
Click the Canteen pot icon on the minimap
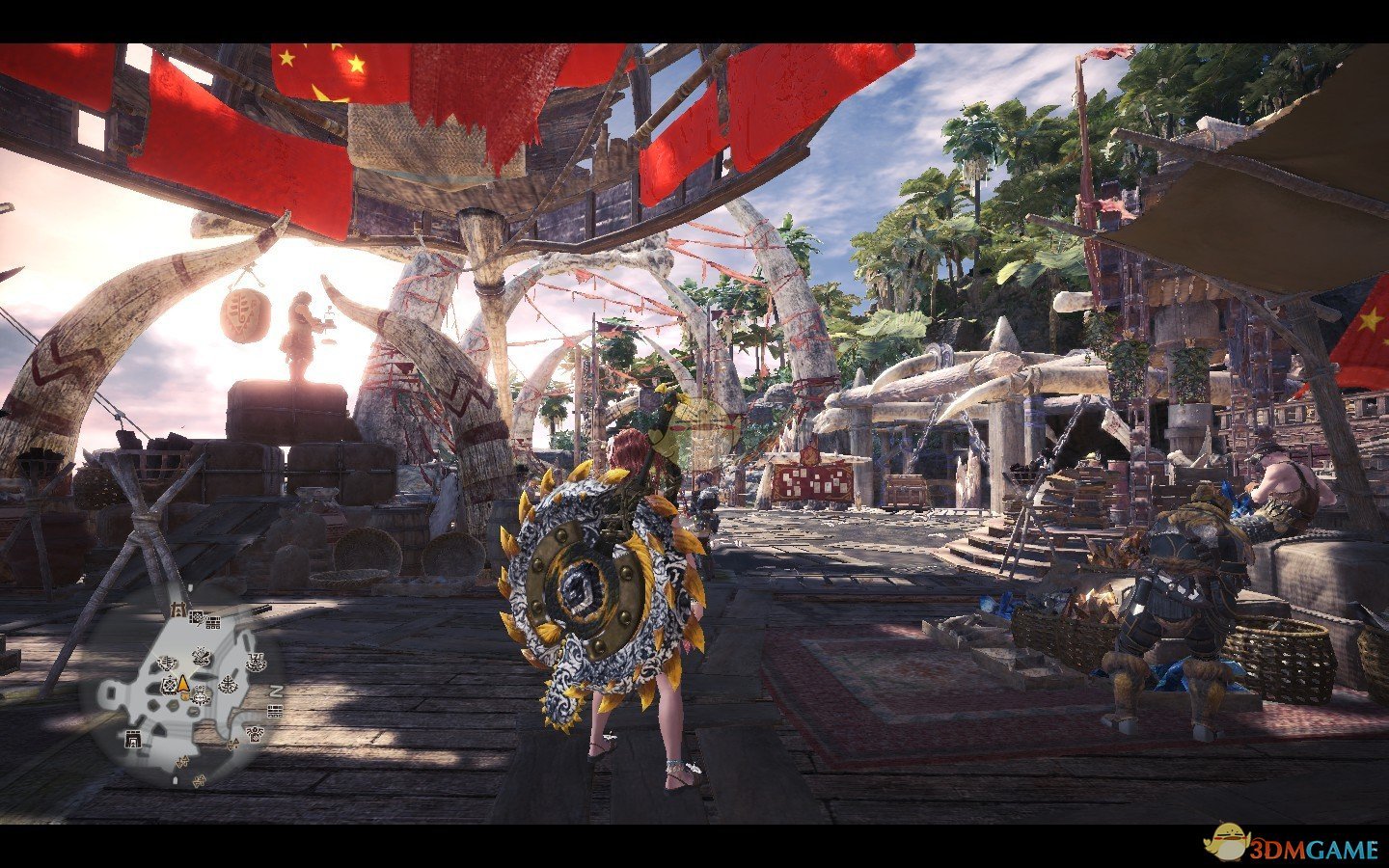click(x=255, y=663)
